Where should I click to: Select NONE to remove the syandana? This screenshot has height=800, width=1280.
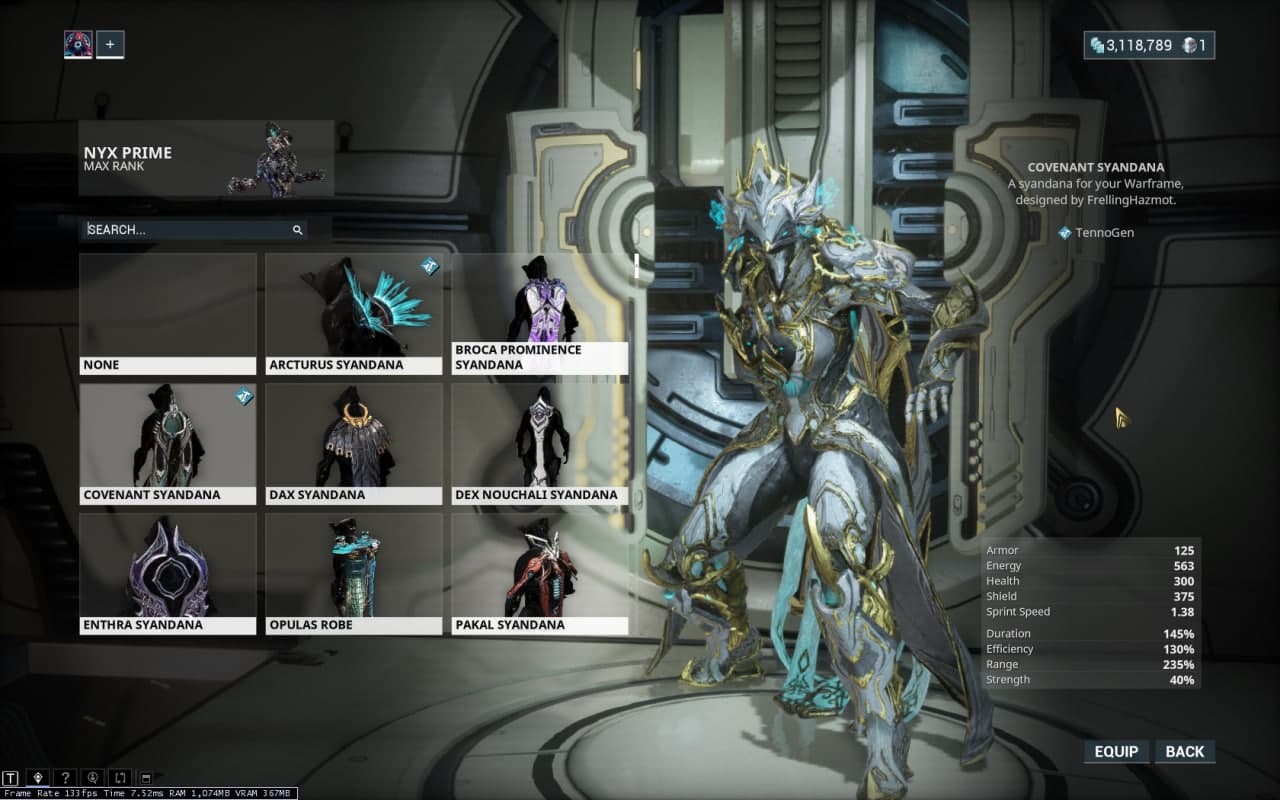(167, 305)
